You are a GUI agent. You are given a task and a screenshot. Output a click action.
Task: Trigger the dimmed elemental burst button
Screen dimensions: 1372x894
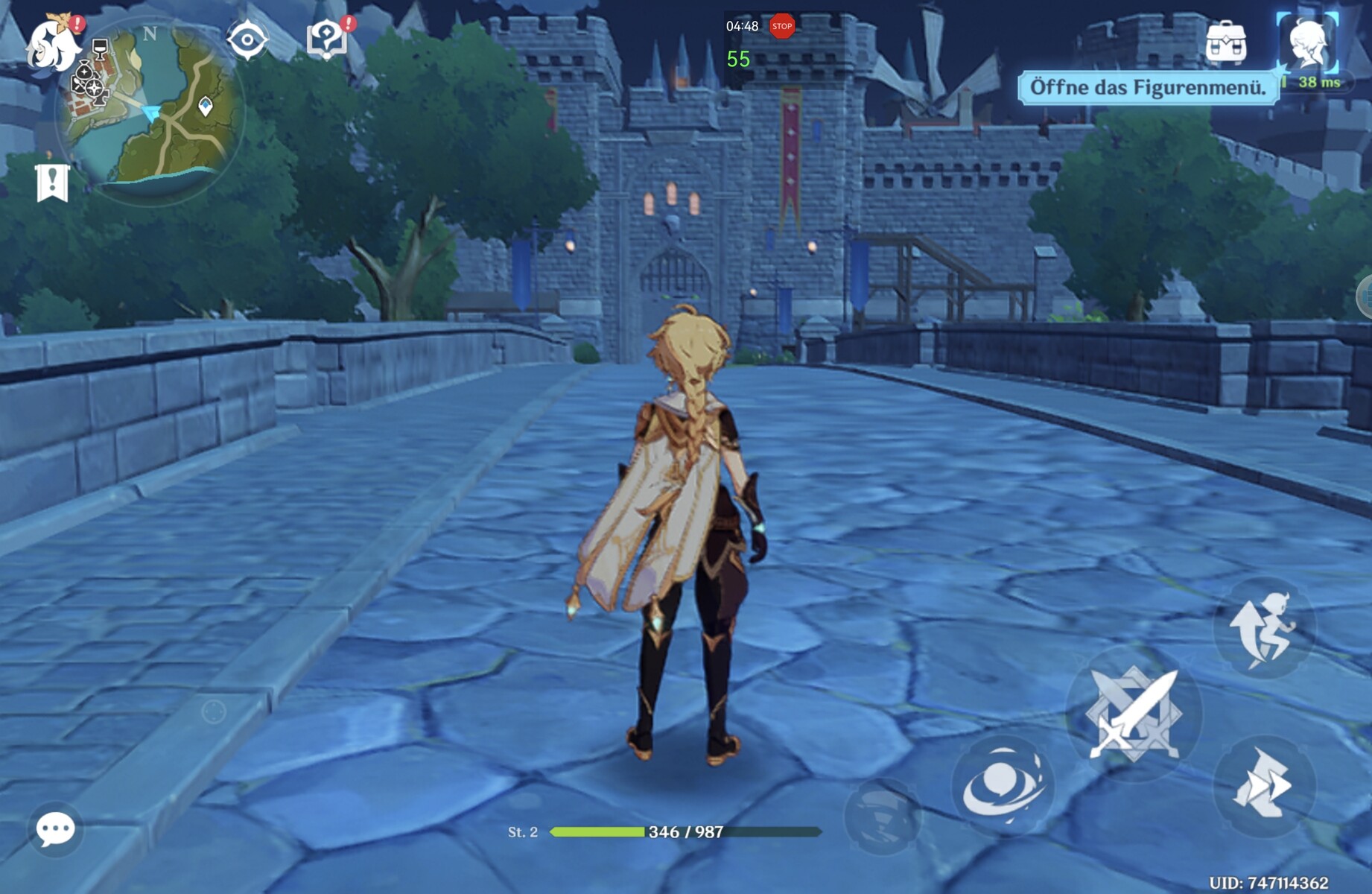click(883, 816)
